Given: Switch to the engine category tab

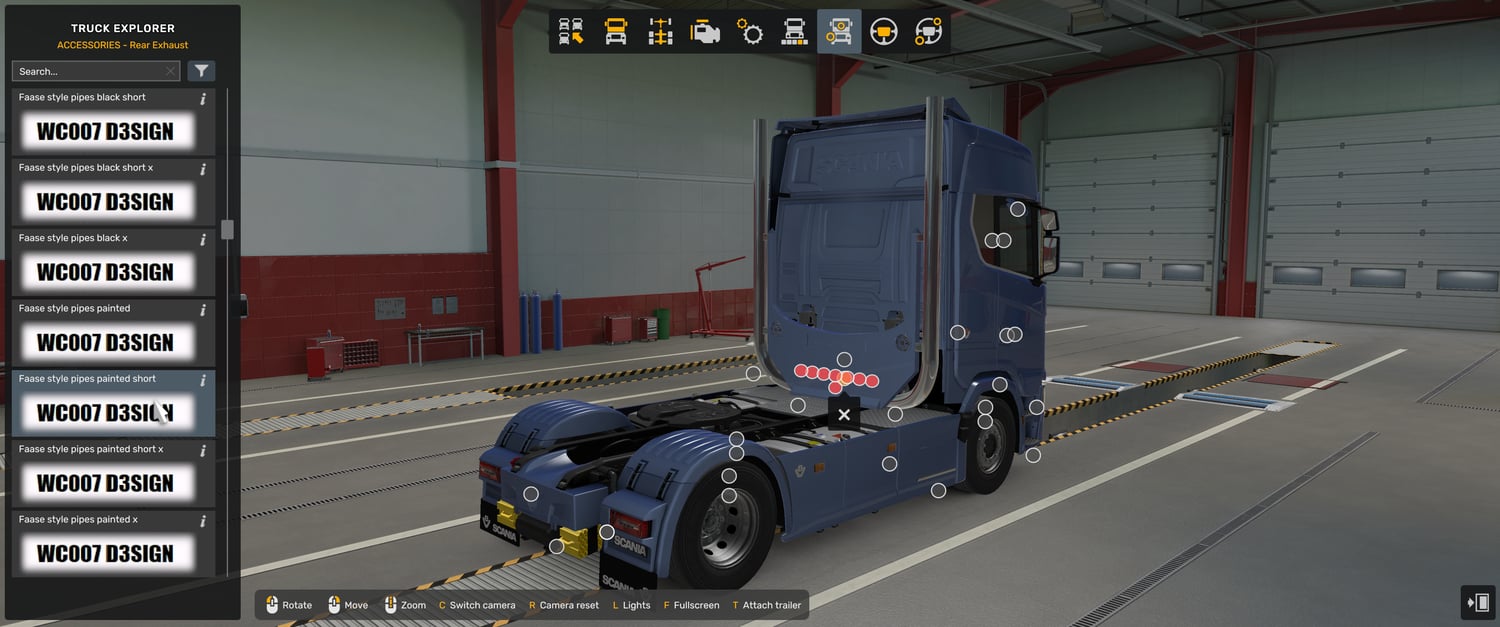Looking at the screenshot, I should point(705,32).
